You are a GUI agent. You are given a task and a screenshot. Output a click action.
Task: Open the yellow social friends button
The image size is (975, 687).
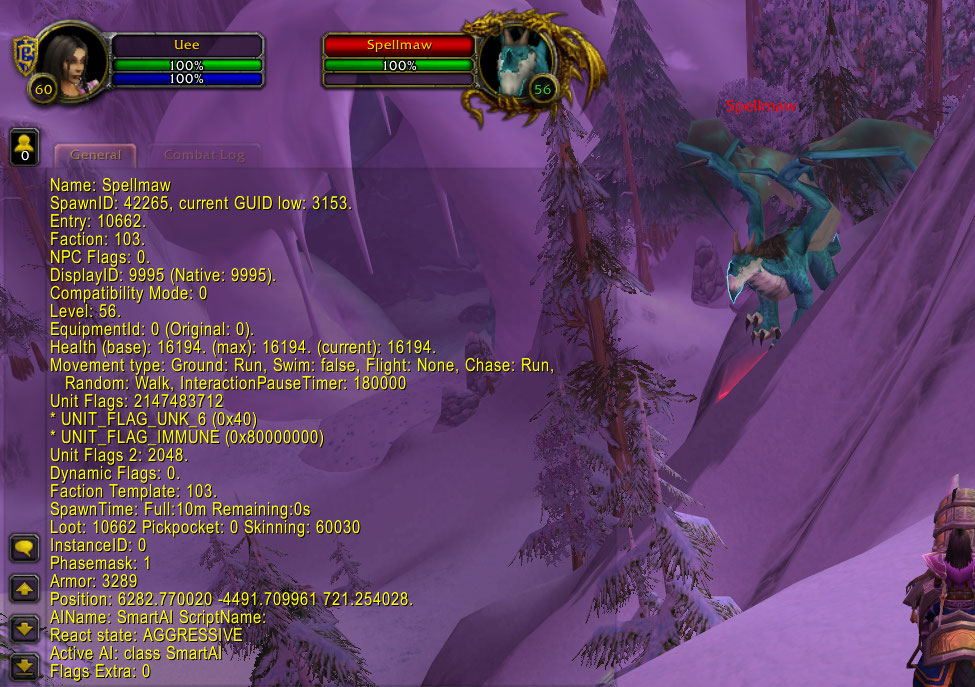(x=25, y=147)
